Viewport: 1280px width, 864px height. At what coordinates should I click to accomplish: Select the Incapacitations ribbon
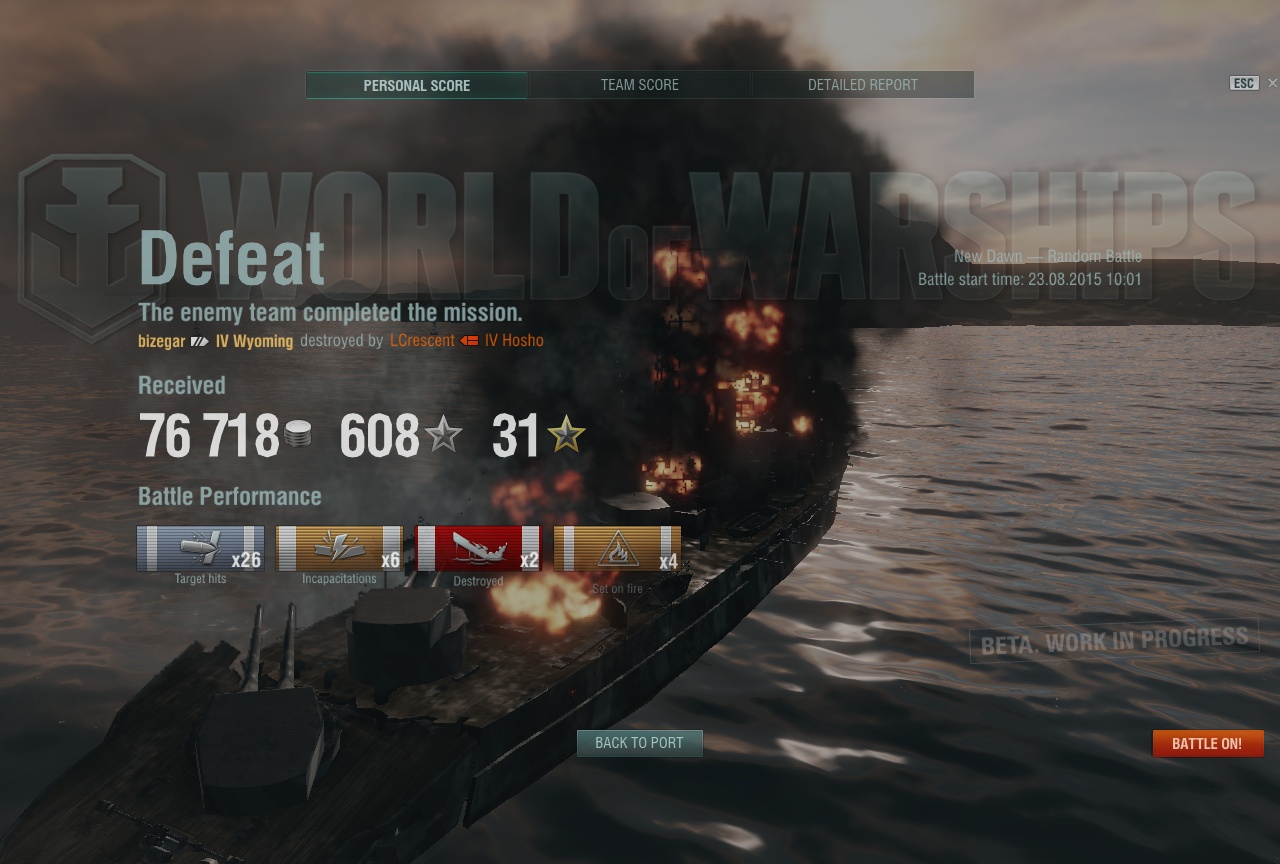click(339, 548)
